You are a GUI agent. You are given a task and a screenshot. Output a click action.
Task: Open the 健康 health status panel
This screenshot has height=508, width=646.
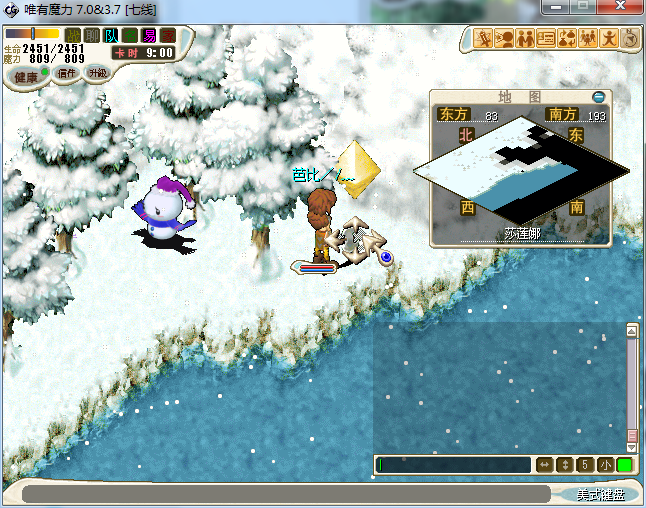[x=27, y=77]
